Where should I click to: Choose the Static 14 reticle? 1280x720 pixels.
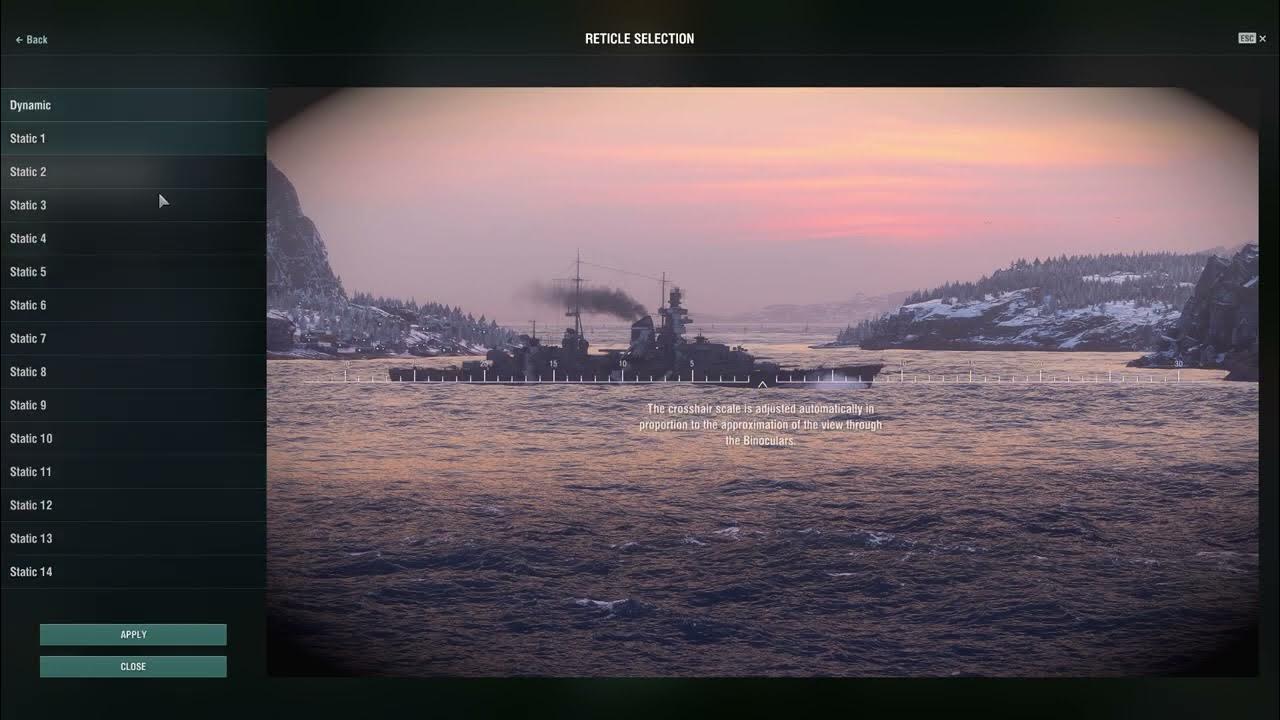pyautogui.click(x=100, y=571)
